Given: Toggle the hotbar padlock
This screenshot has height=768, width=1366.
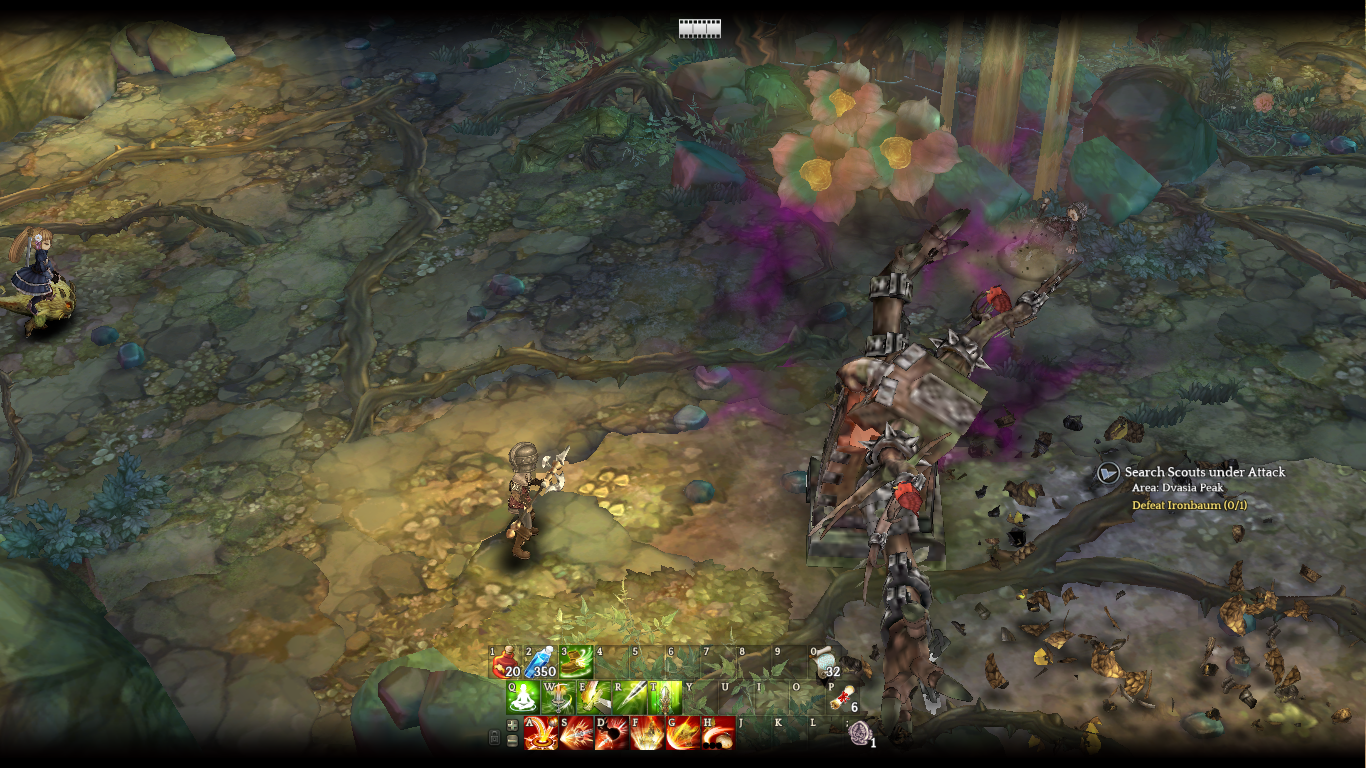Looking at the screenshot, I should click(x=494, y=738).
